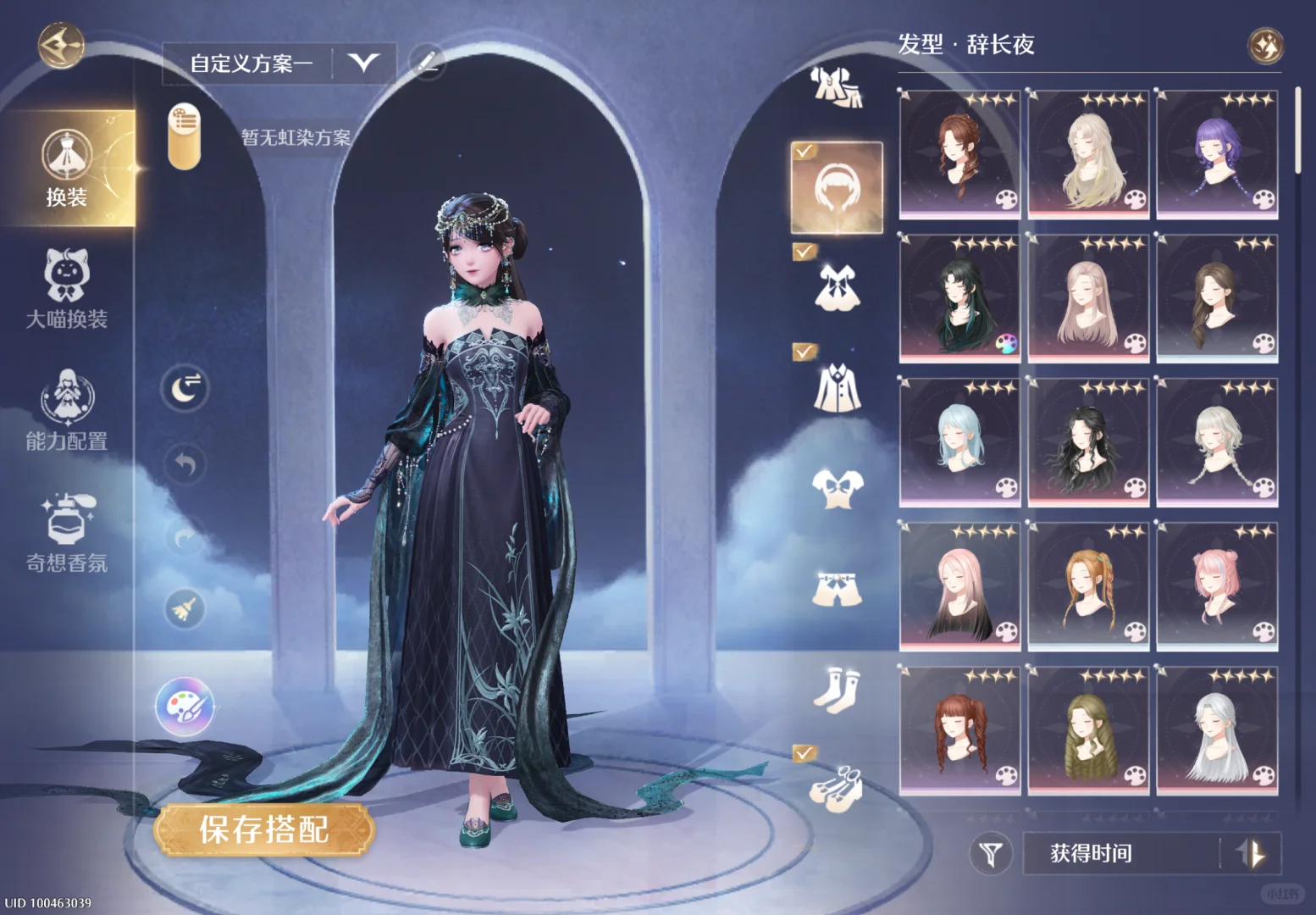This screenshot has width=1316, height=915.
Task: Click the funnel filter icon
Action: (993, 853)
